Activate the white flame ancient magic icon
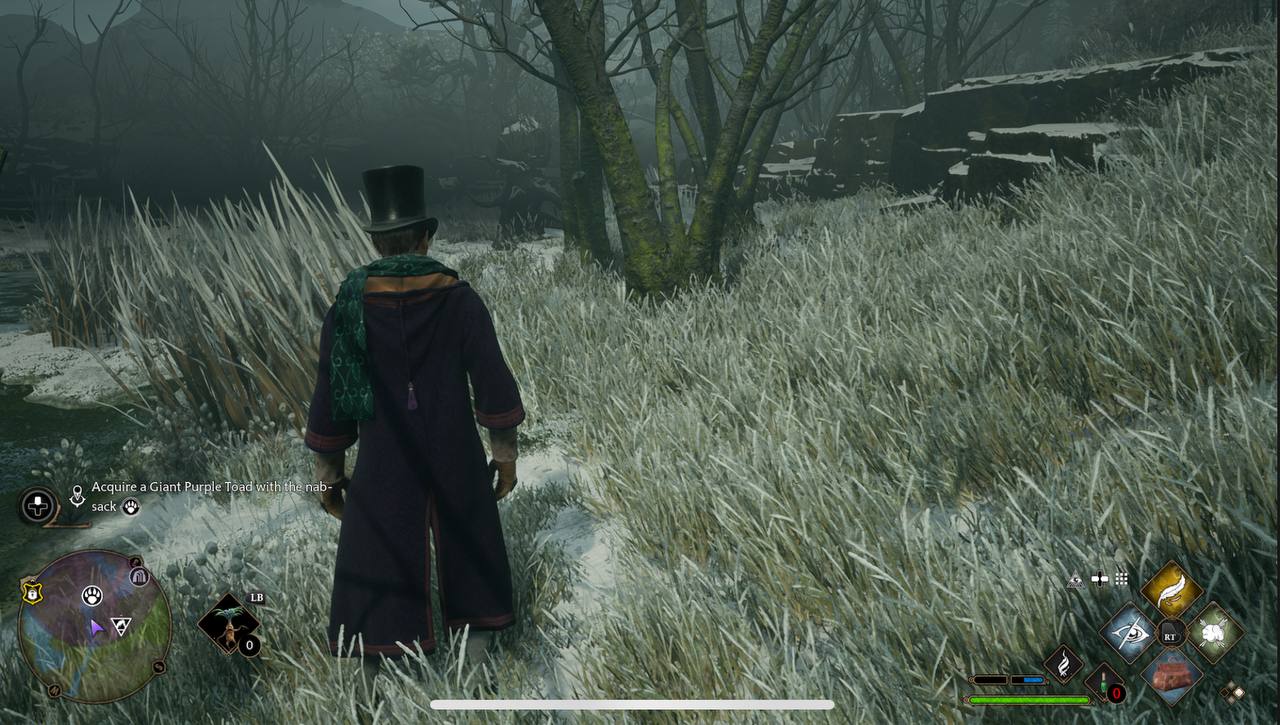The height and width of the screenshot is (725, 1280). click(1063, 665)
